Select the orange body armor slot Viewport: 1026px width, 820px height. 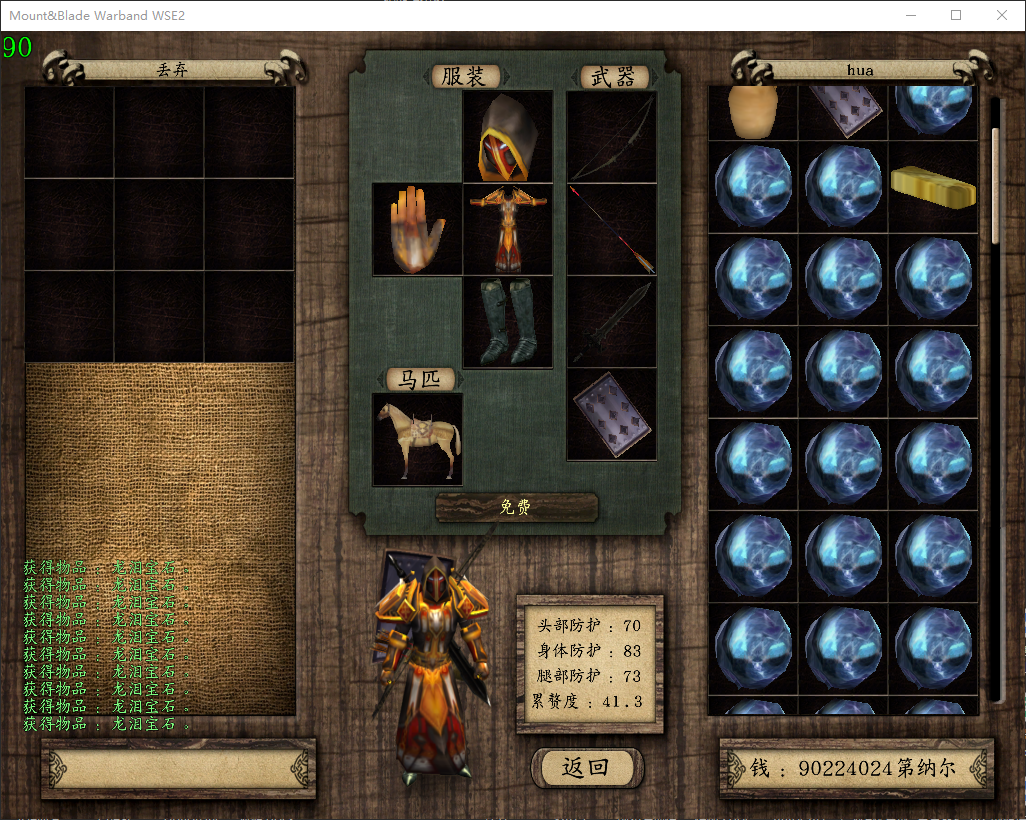coord(508,229)
